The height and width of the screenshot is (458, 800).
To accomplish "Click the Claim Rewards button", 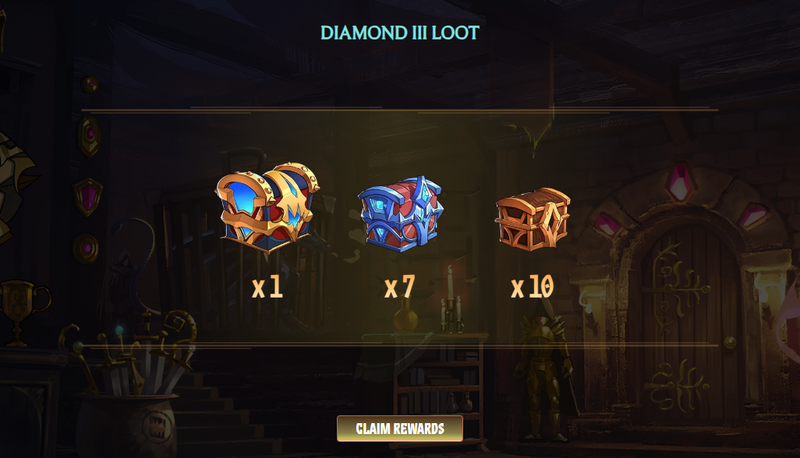I will 399,428.
